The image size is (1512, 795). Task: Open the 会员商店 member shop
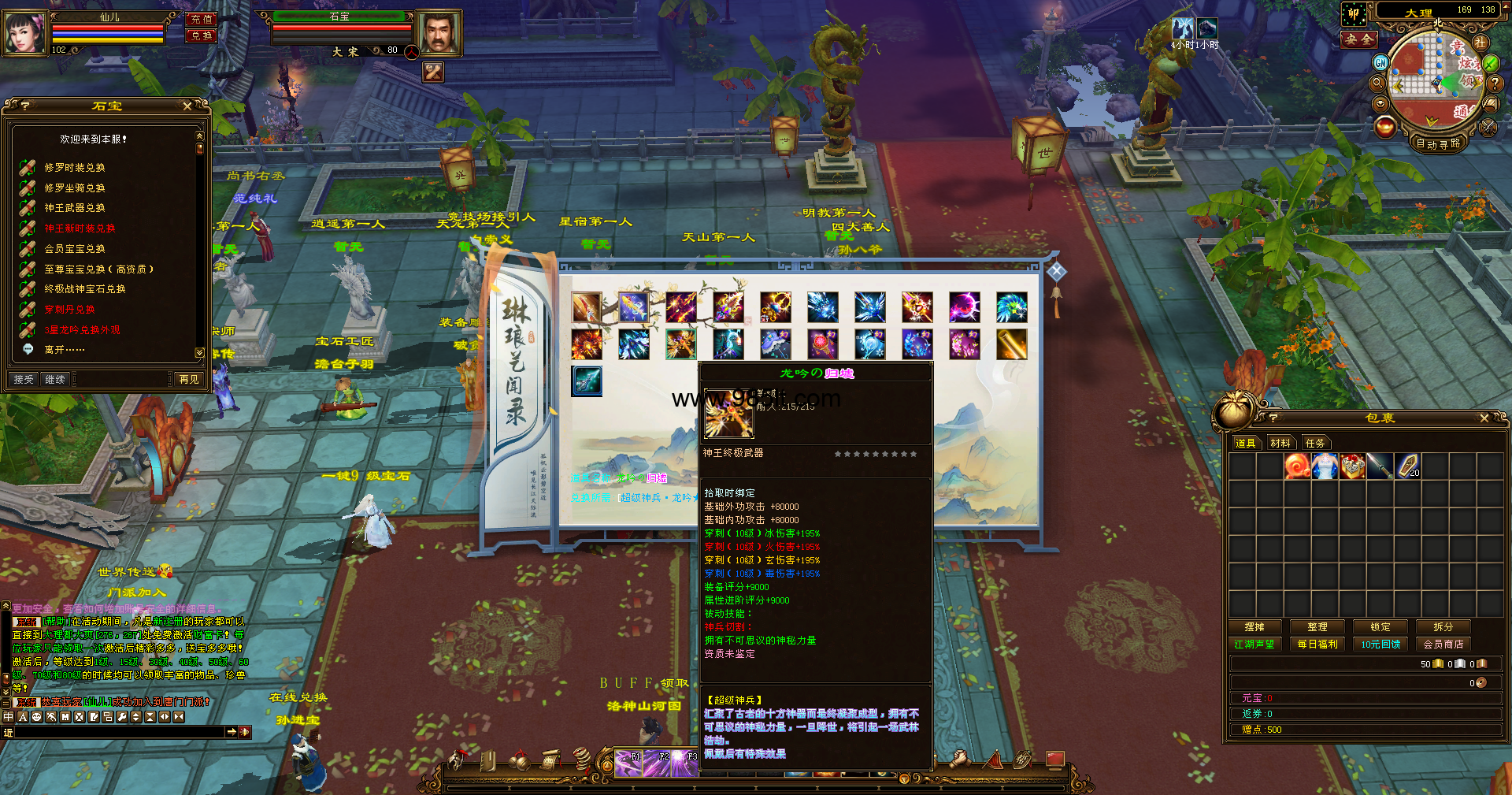click(x=1443, y=645)
